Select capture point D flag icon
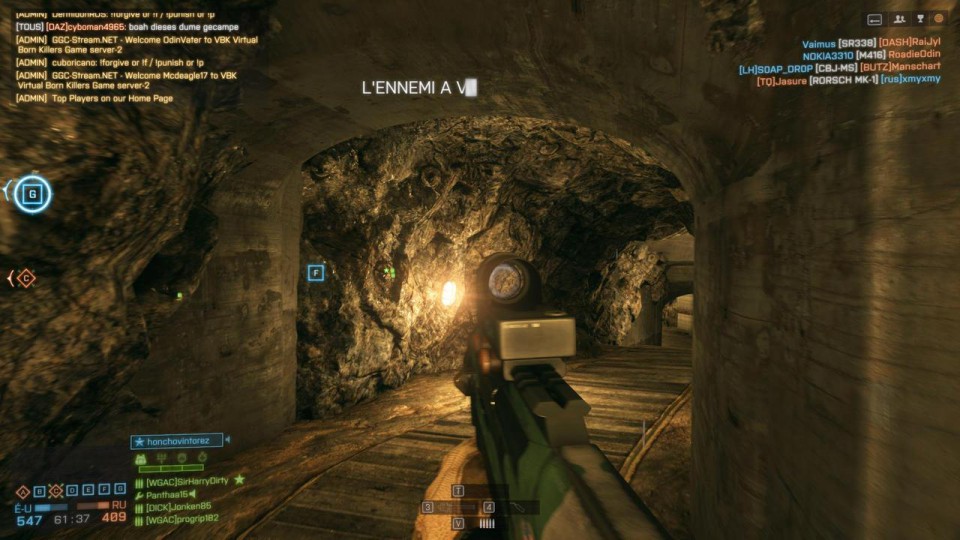Image resolution: width=960 pixels, height=540 pixels. (73, 490)
